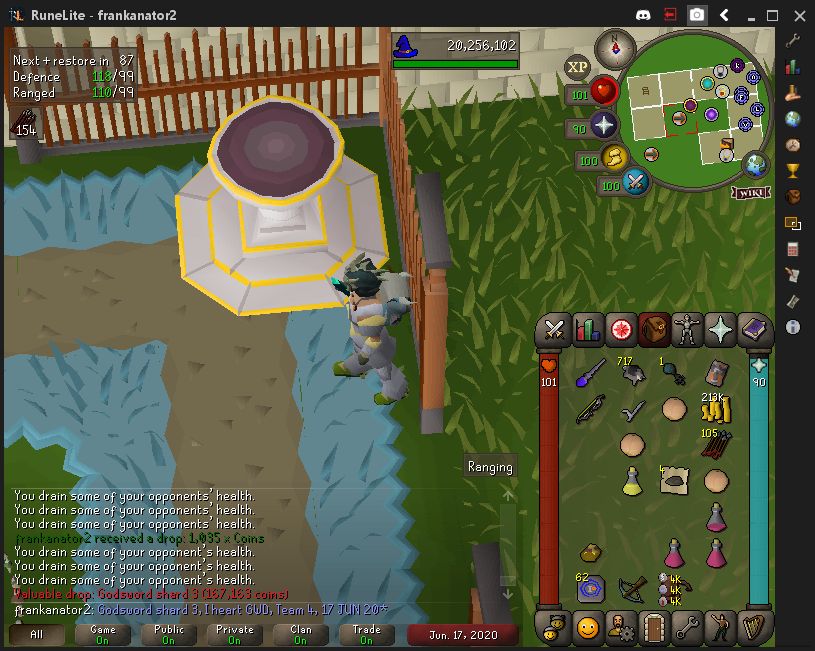Activate the quick-prayers orb
815x651 pixels.
[x=604, y=126]
